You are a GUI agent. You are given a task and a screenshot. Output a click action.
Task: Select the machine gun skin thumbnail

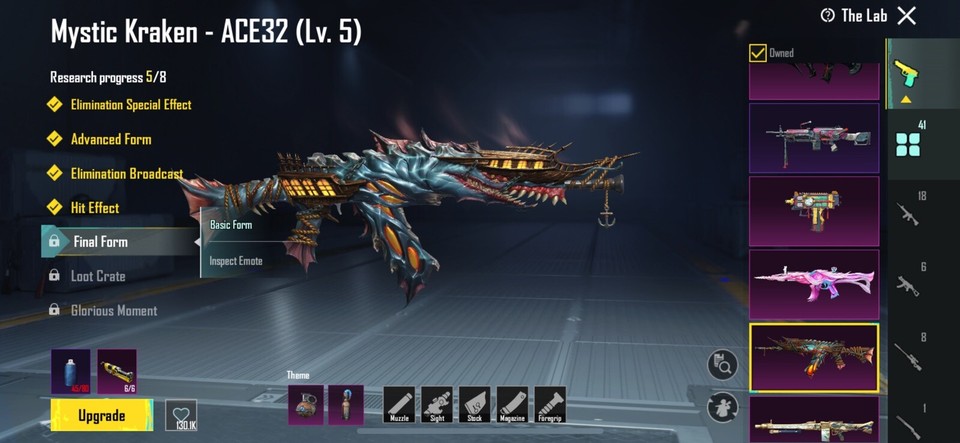click(x=814, y=138)
